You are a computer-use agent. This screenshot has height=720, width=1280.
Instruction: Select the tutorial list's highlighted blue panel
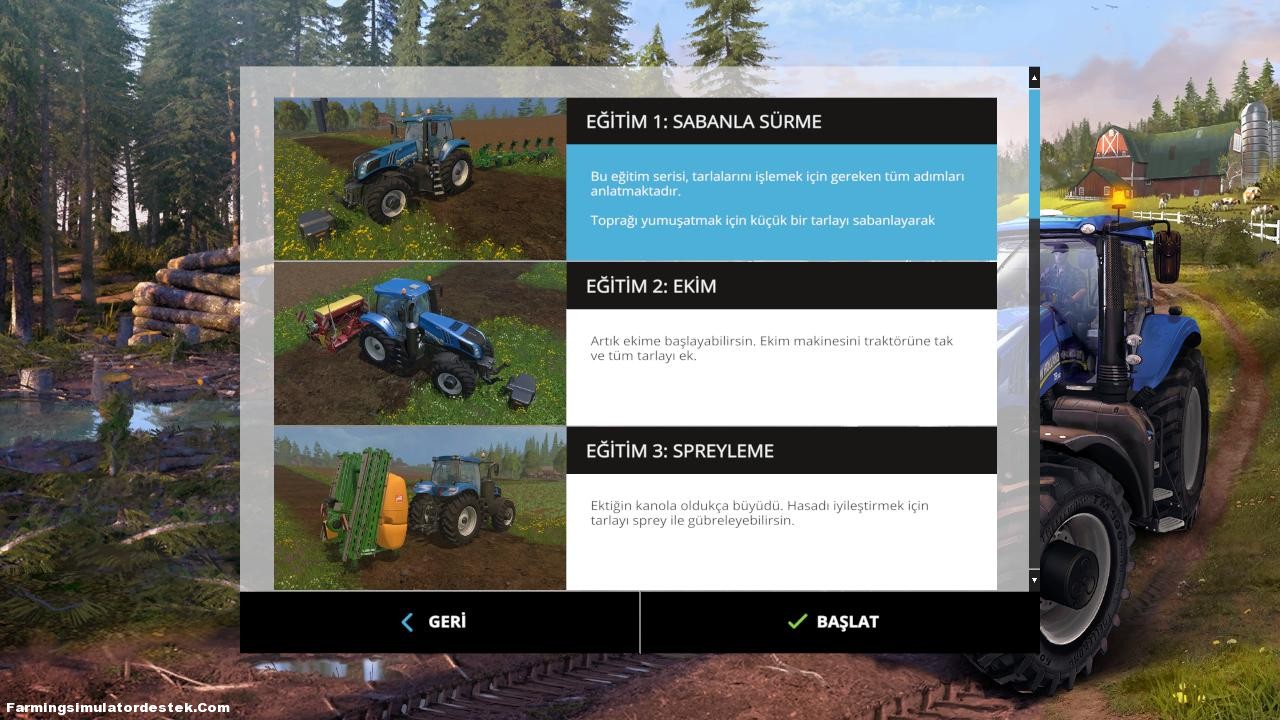pos(781,201)
